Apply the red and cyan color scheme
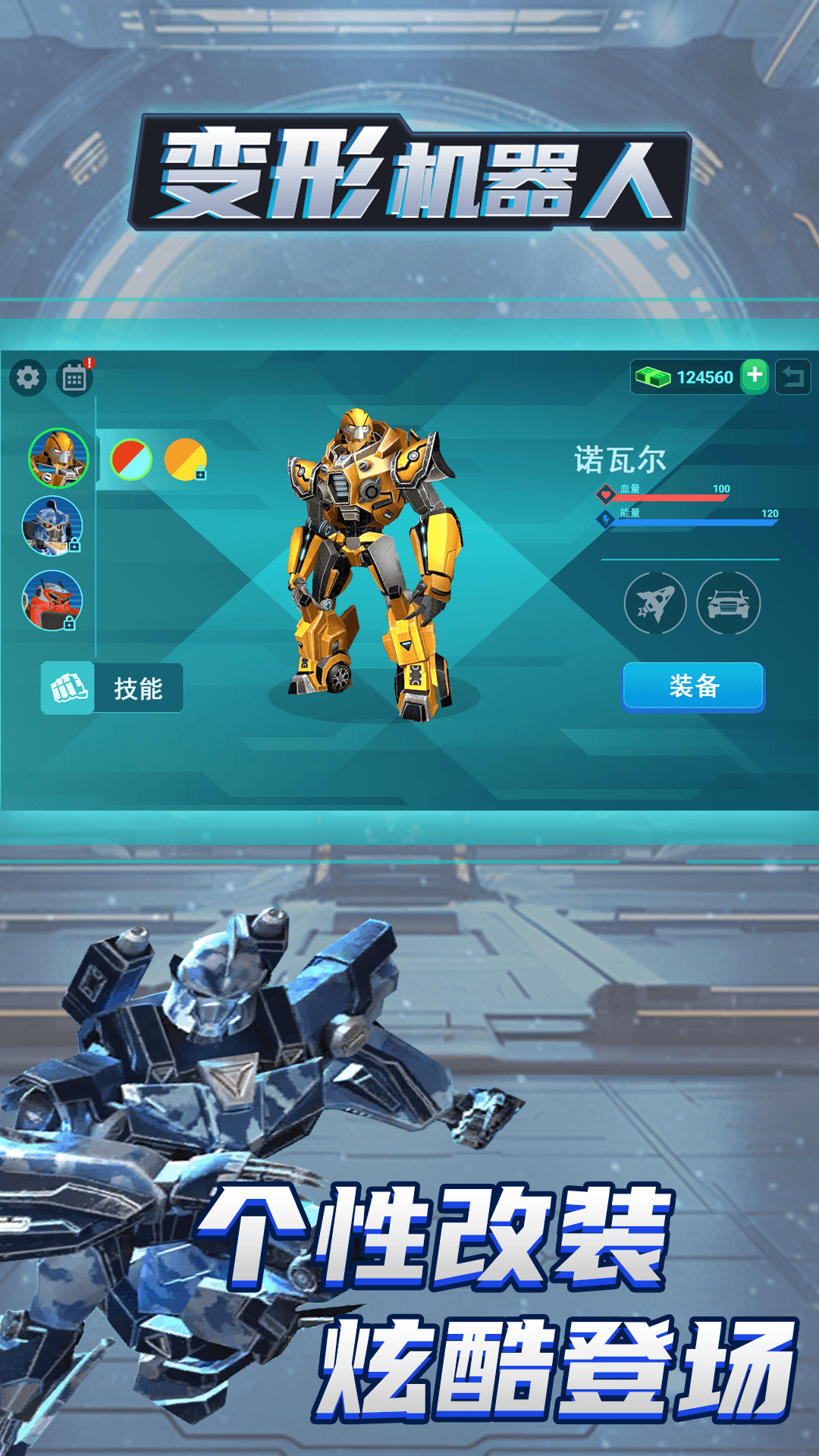Screen dimensions: 819x1456 click(x=131, y=460)
